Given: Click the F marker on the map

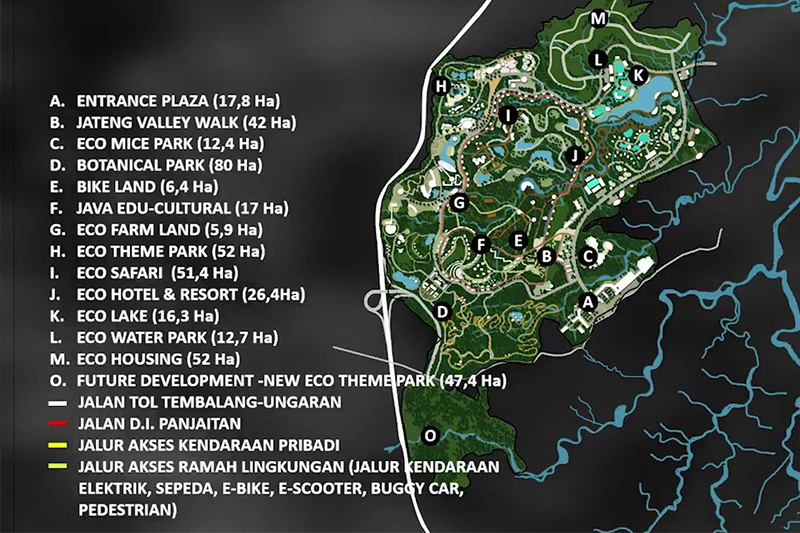Looking at the screenshot, I should [x=481, y=245].
